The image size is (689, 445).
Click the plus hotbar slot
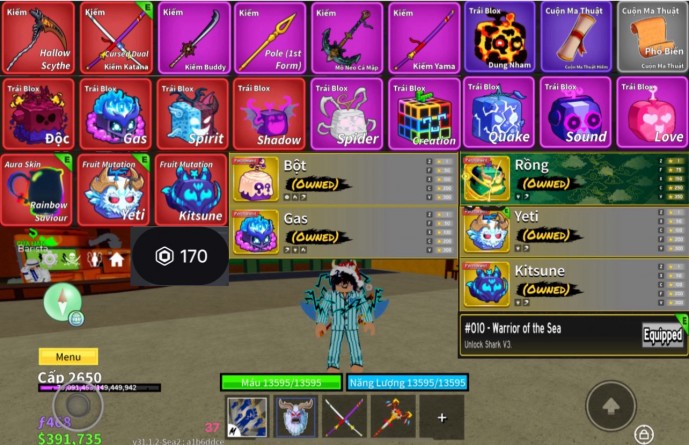point(440,416)
